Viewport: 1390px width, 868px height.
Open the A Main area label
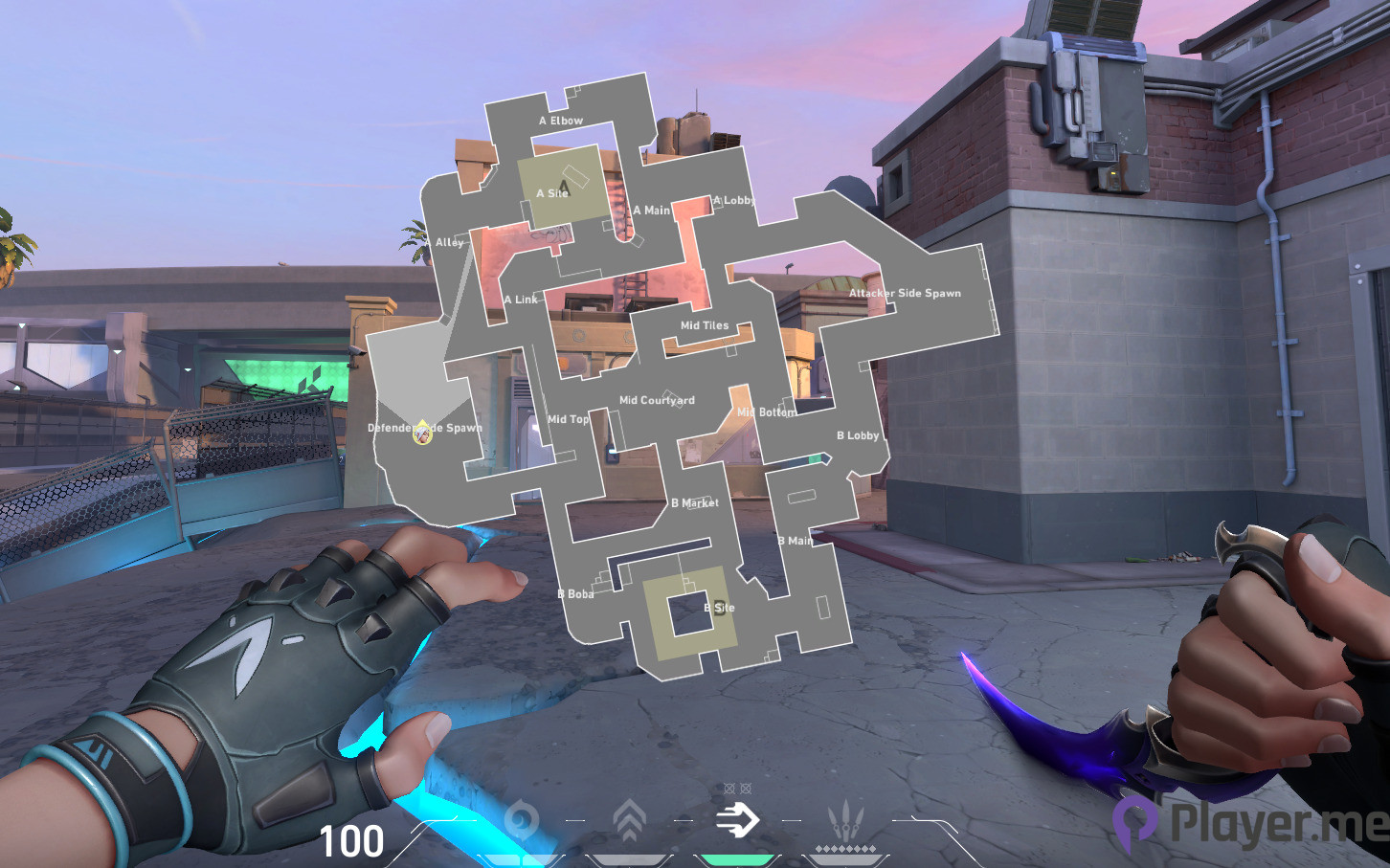point(653,209)
